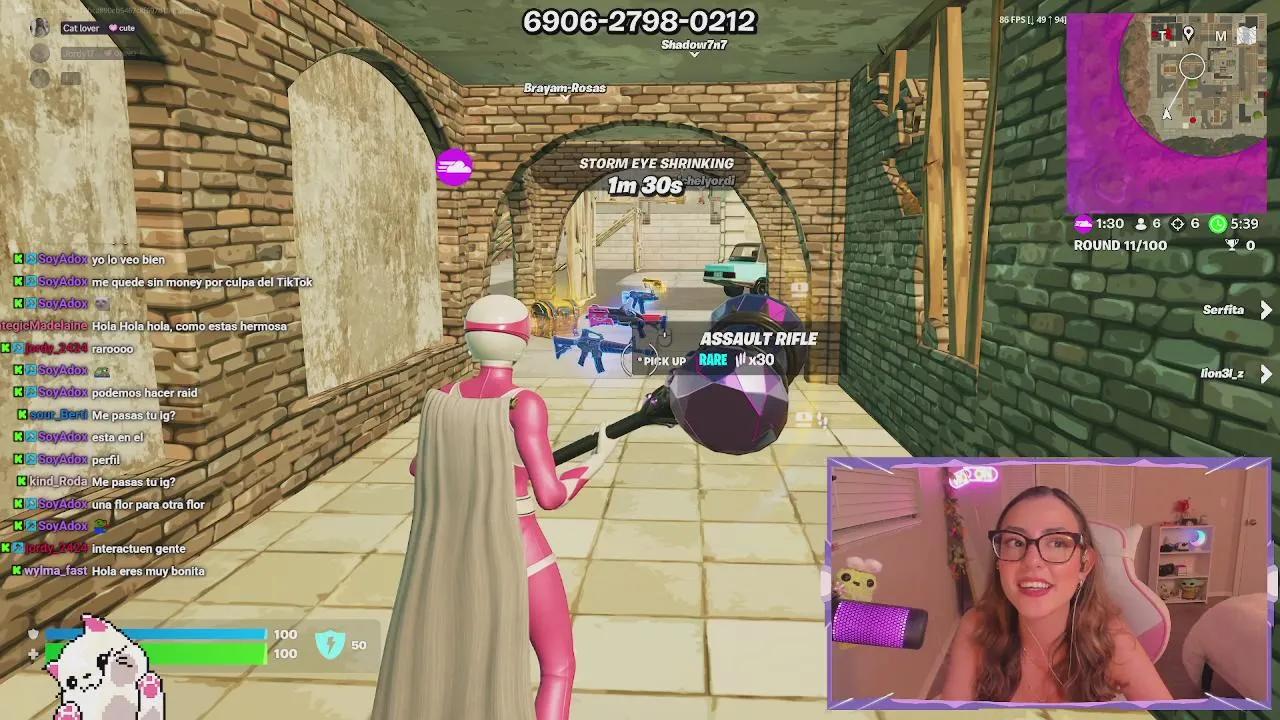Switch to the player marker labeled M
Viewport: 1280px width, 720px height.
coord(1220,36)
